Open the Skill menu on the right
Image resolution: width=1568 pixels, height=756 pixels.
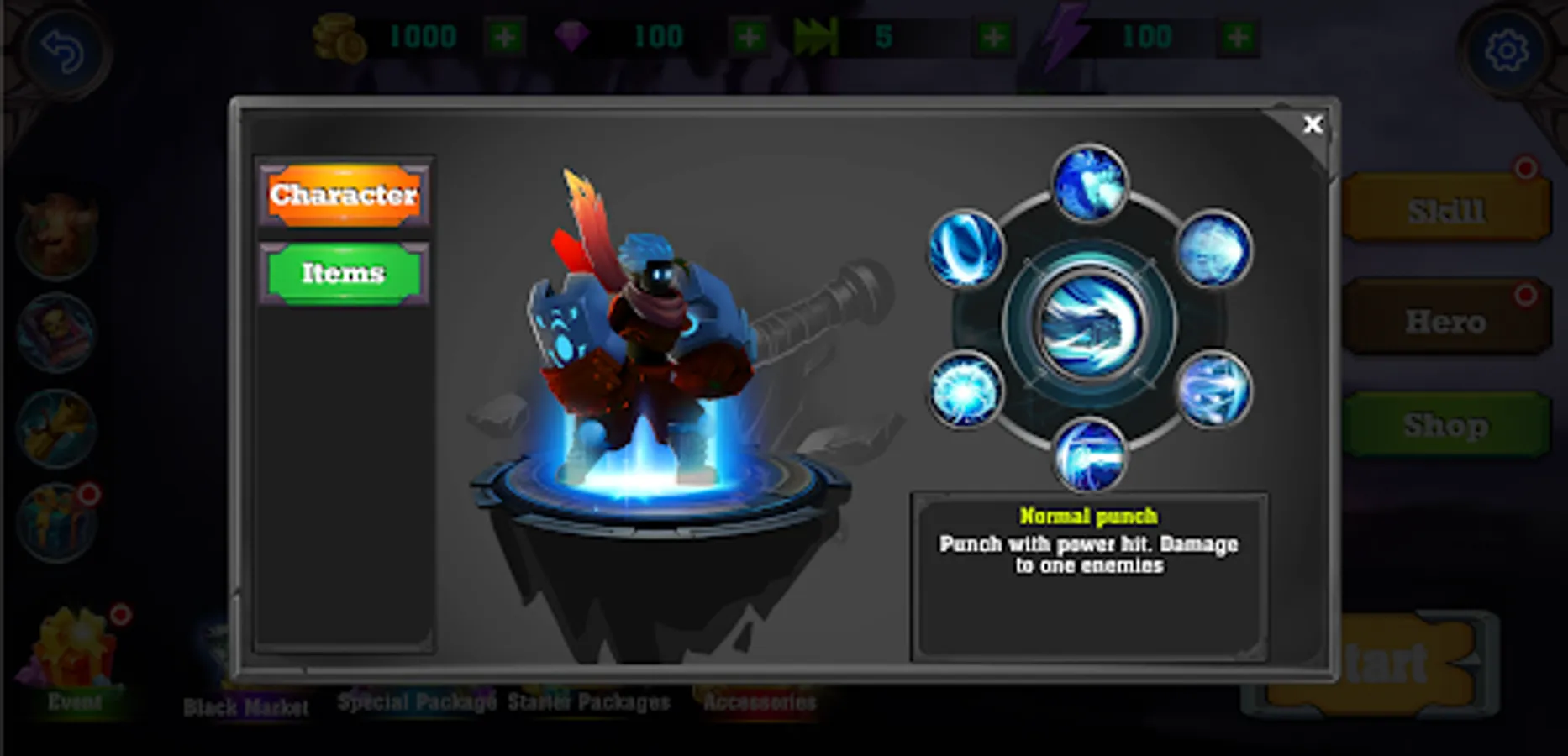[x=1446, y=209]
